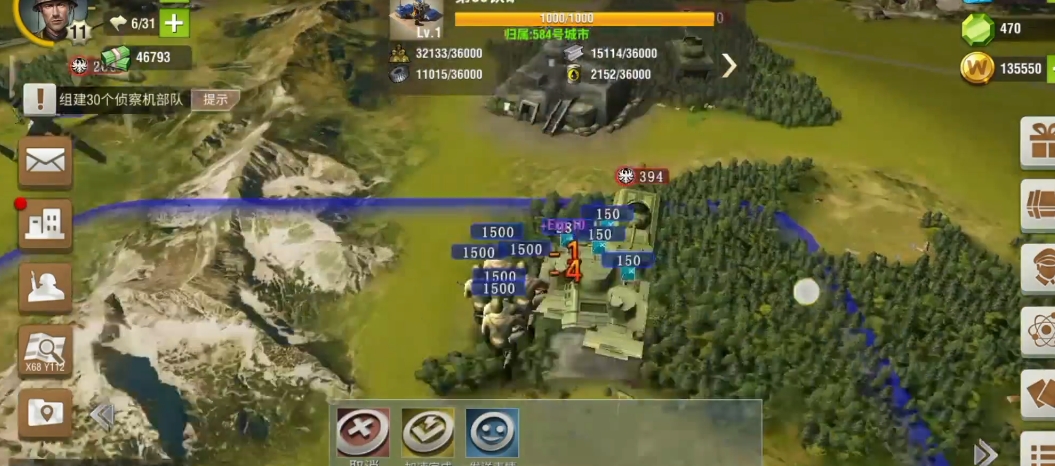Open the atom research icon
The height and width of the screenshot is (466, 1055).
[1040, 331]
